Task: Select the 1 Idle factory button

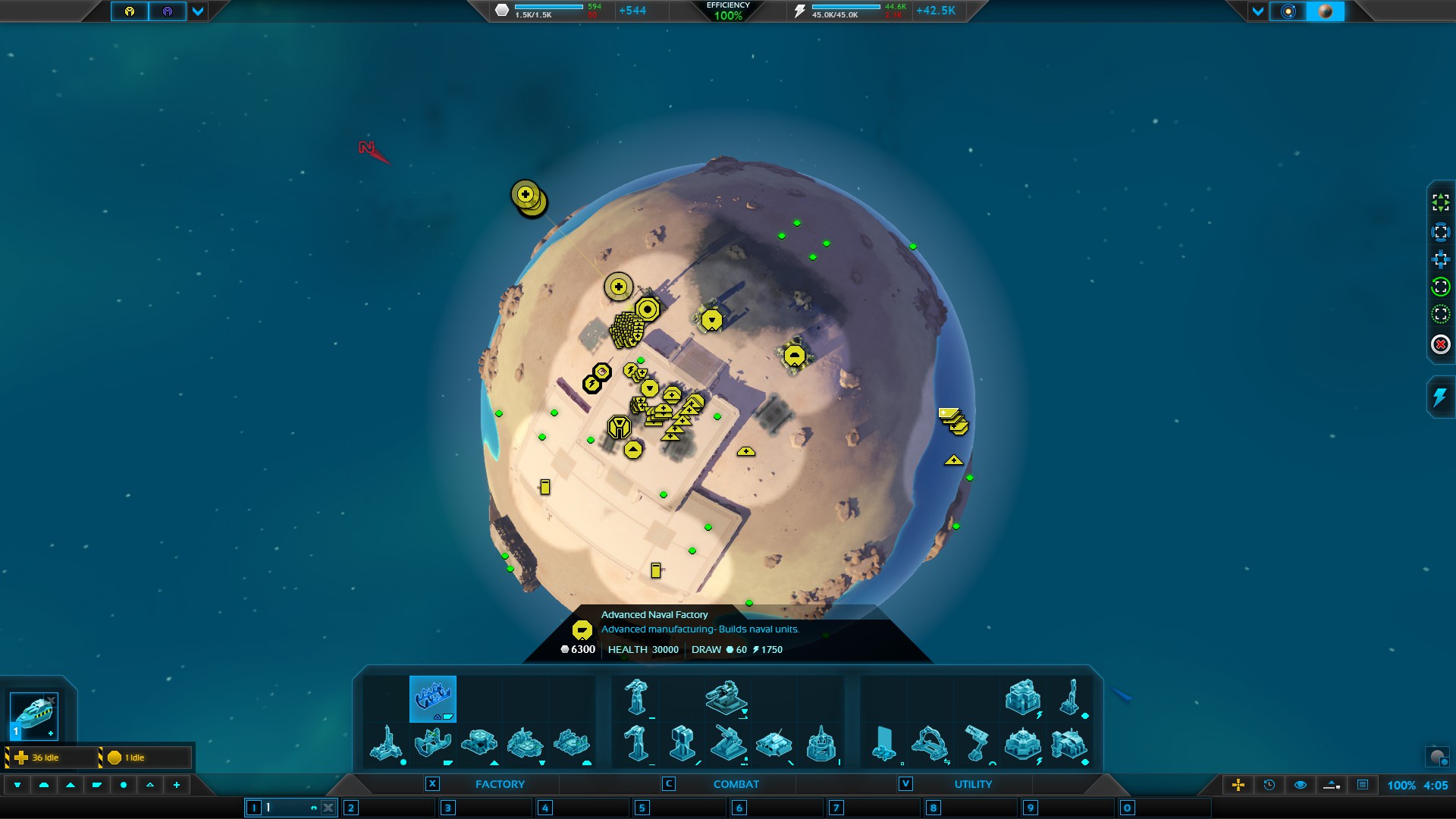Action: tap(144, 758)
